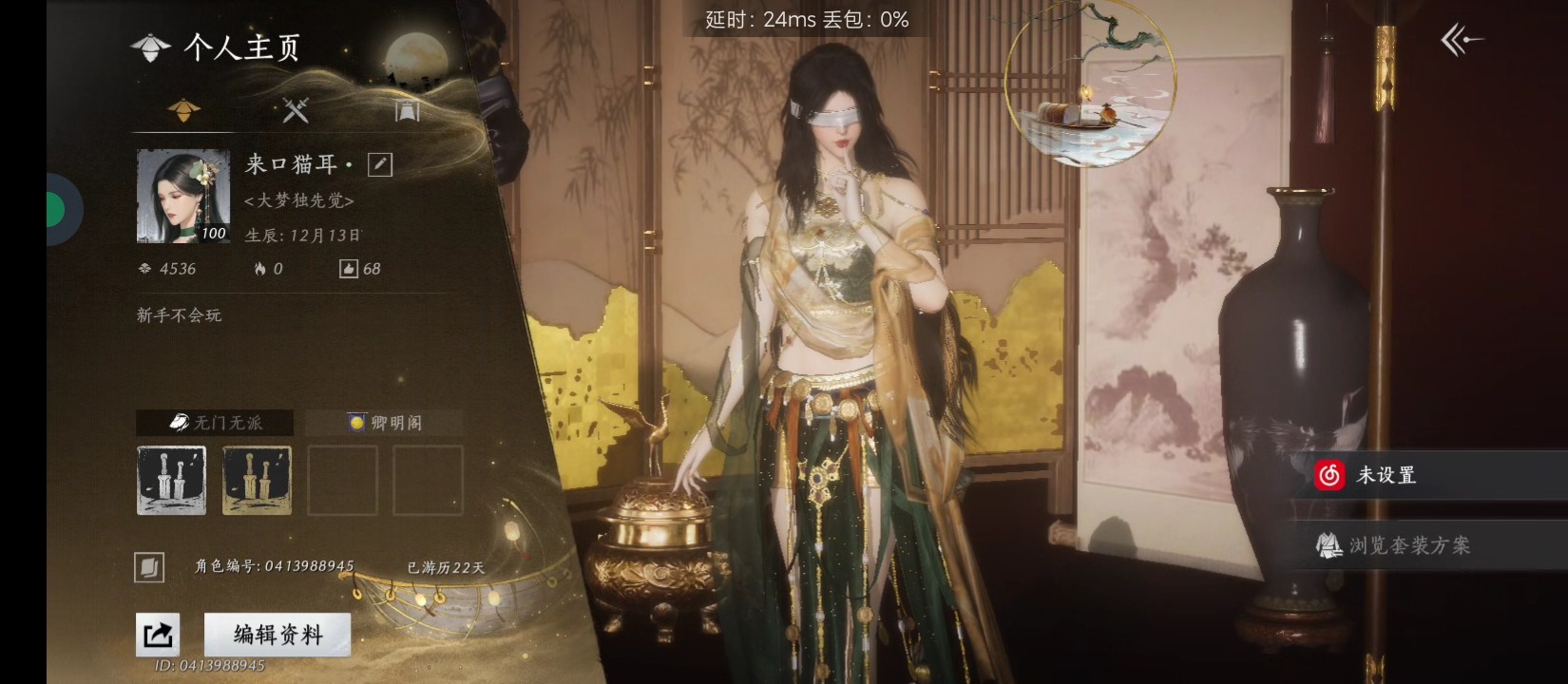Switch to the crossed swords tab
1568x684 pixels.
point(296,110)
